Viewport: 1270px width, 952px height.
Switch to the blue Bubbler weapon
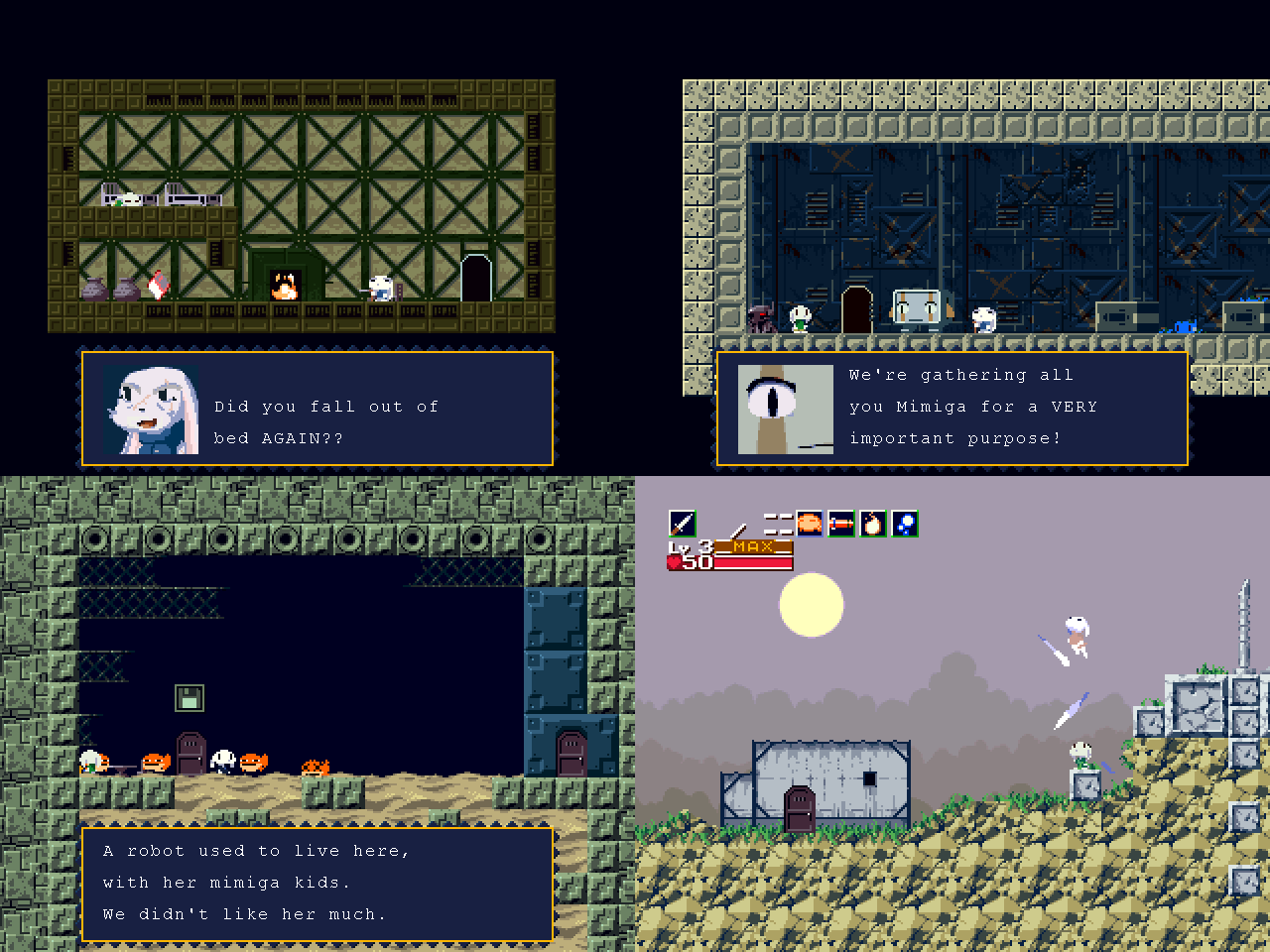pos(904,523)
